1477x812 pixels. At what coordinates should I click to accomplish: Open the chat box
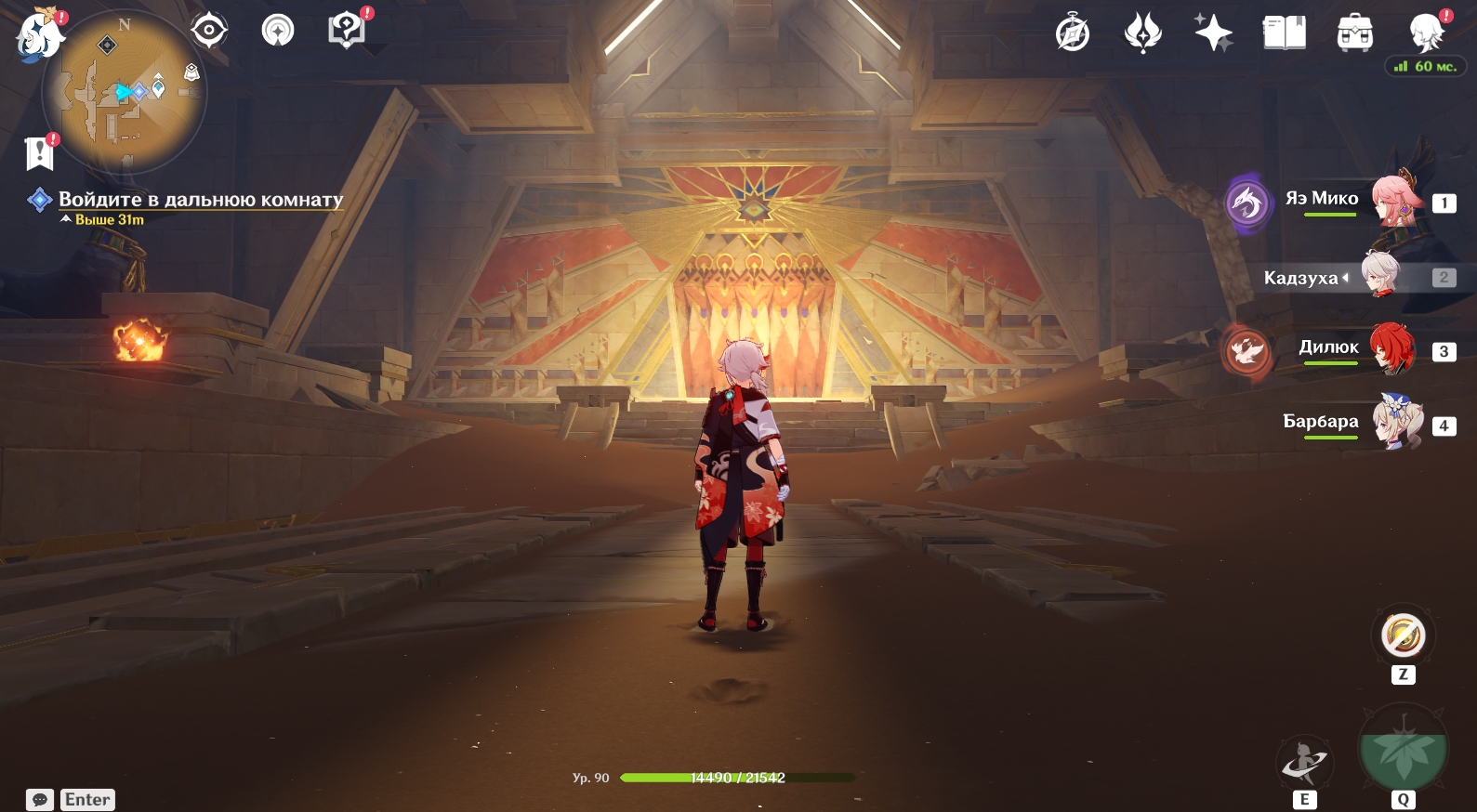(40, 800)
